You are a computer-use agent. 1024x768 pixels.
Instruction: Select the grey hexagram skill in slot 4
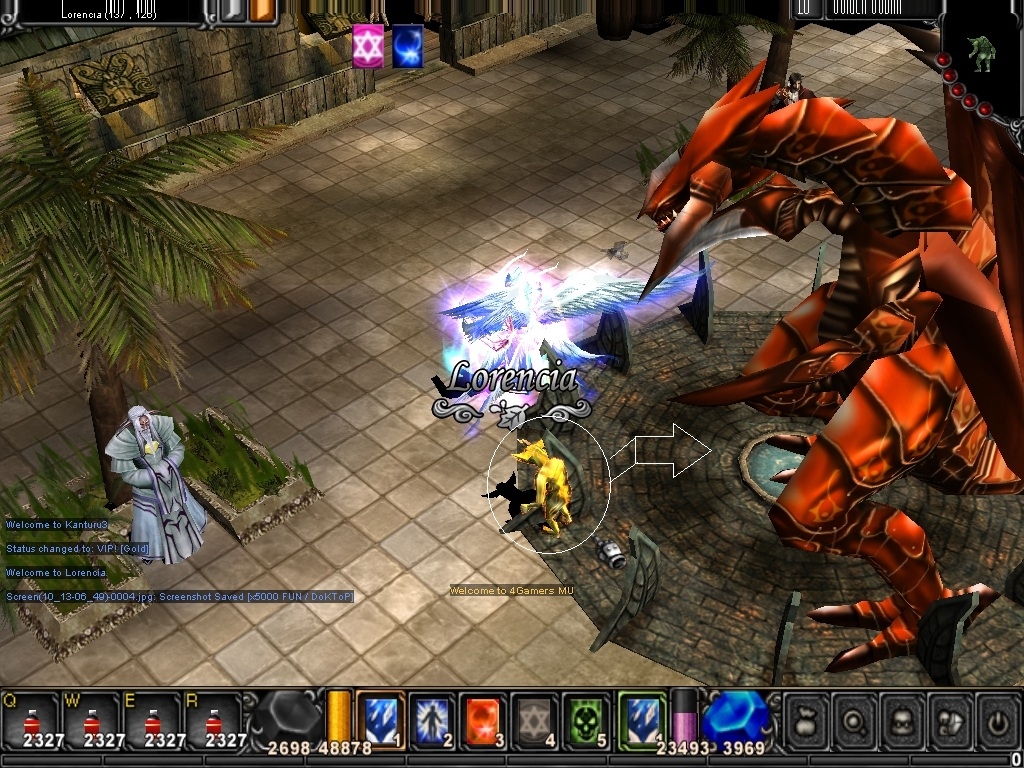536,720
